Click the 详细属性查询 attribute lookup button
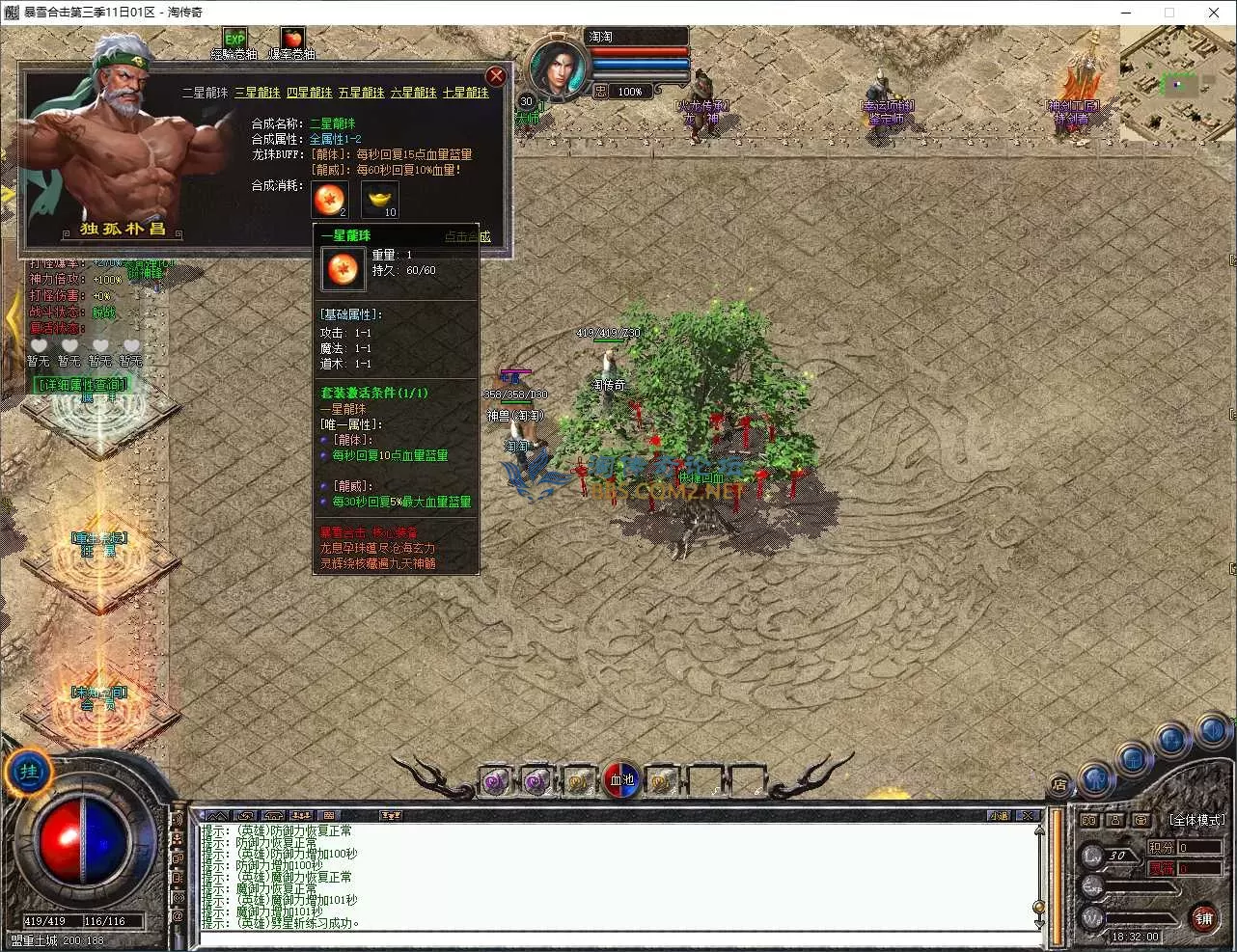This screenshot has height=952, width=1237. coord(80,384)
